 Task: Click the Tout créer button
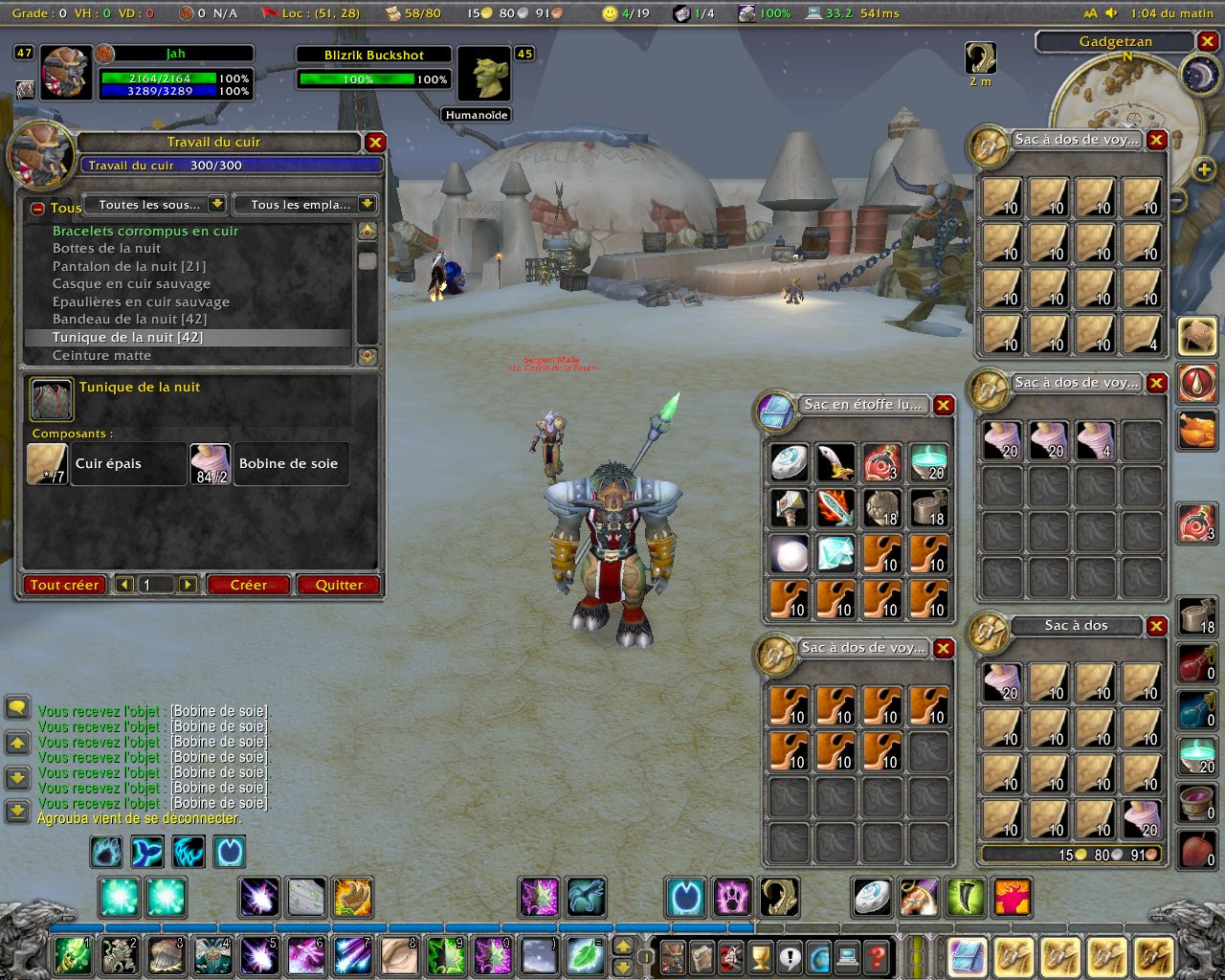pos(64,585)
